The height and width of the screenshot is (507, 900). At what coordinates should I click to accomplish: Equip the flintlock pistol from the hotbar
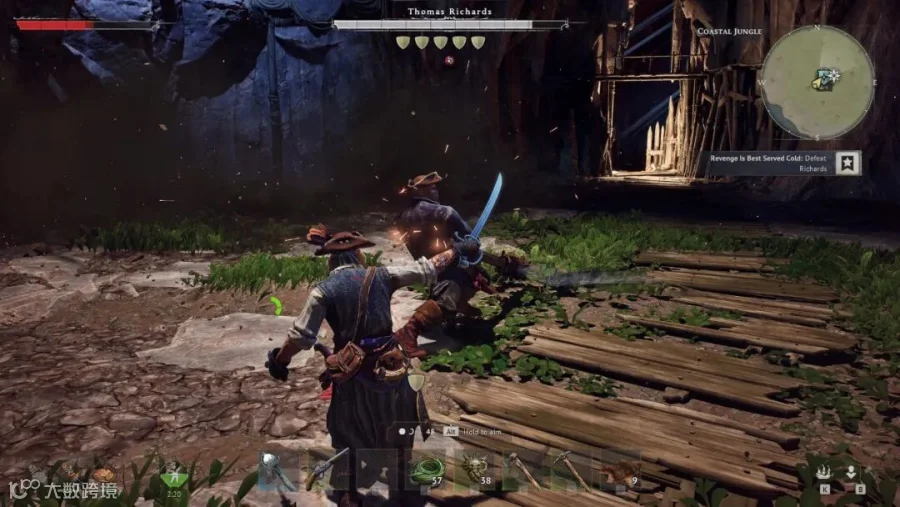coord(326,469)
